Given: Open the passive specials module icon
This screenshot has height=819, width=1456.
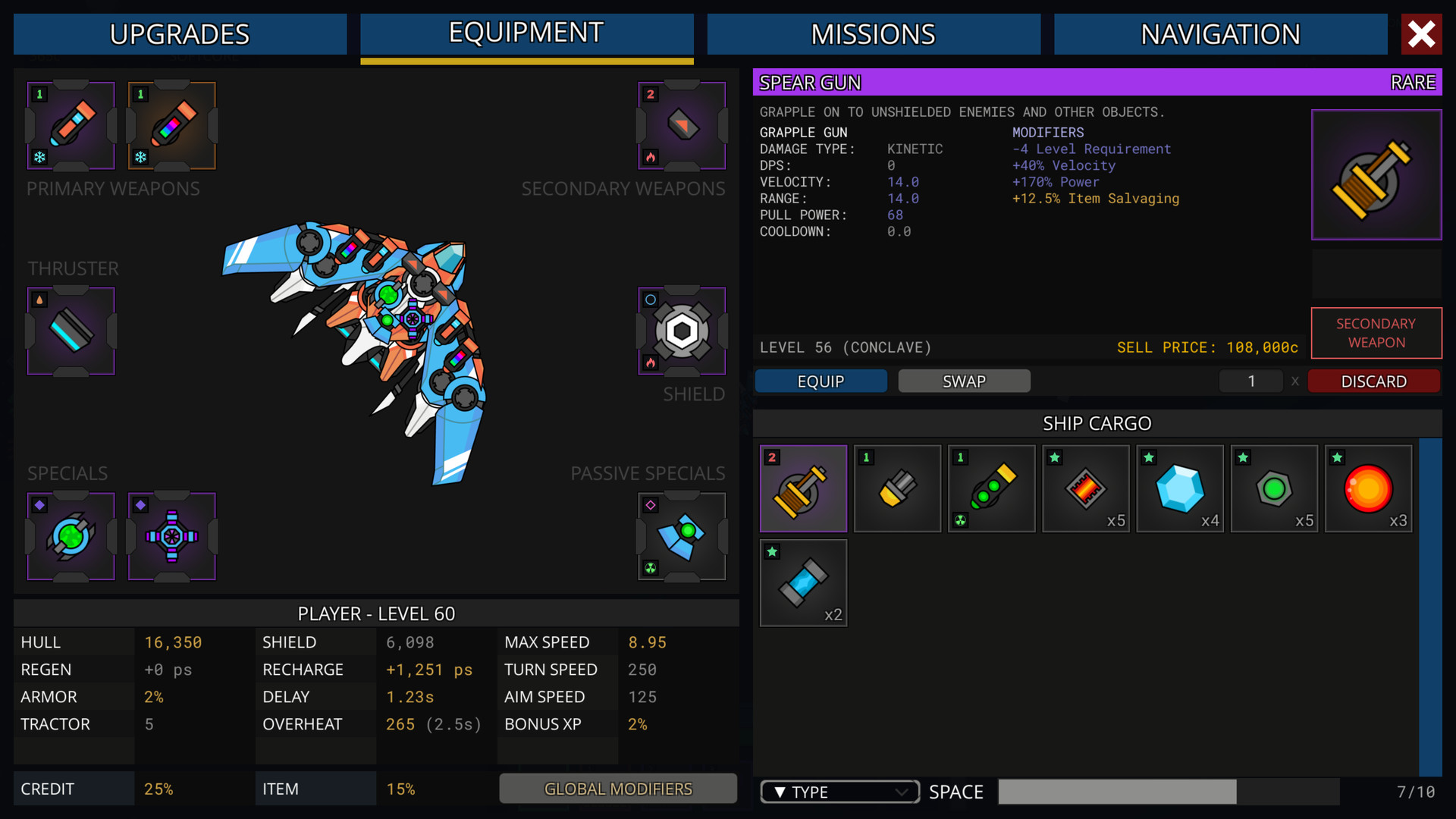Looking at the screenshot, I should [681, 536].
